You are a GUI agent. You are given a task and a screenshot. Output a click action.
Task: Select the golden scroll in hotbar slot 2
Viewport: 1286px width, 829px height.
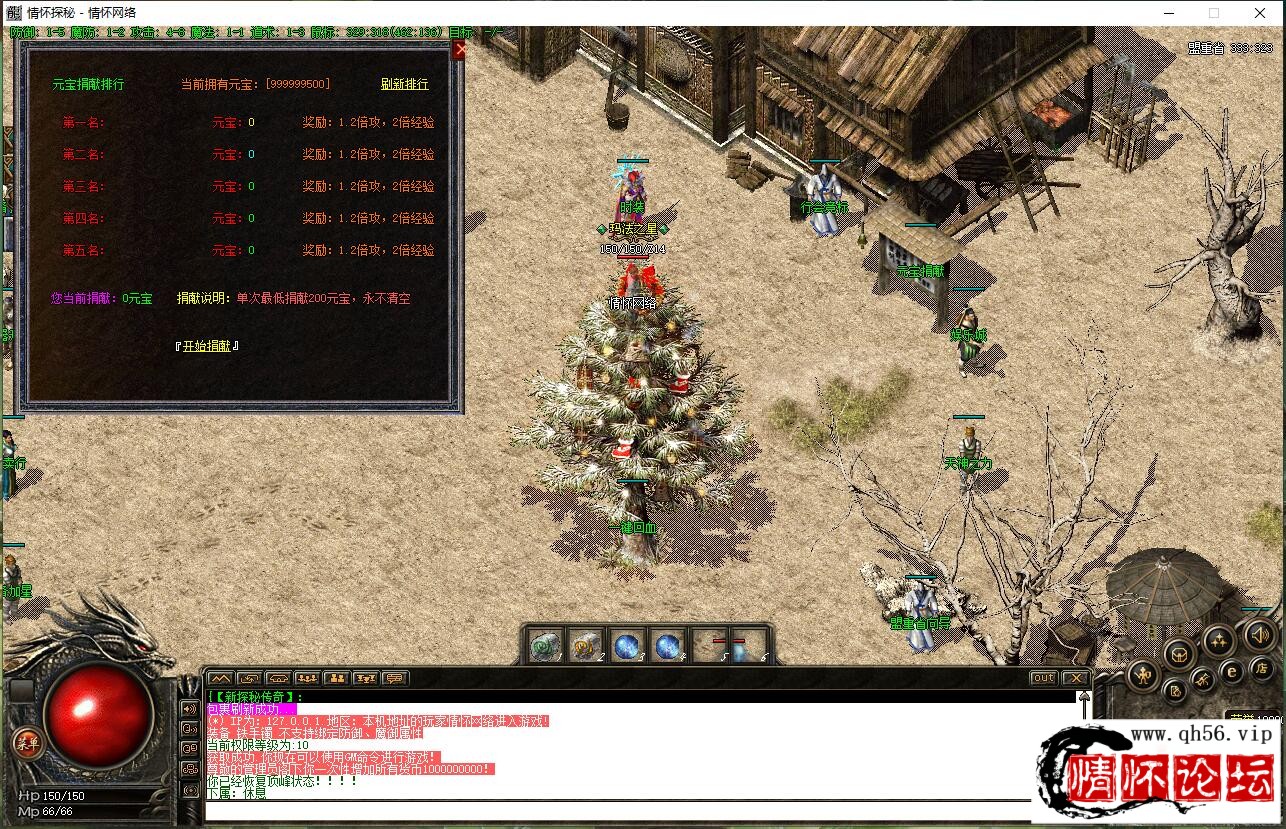coord(587,647)
